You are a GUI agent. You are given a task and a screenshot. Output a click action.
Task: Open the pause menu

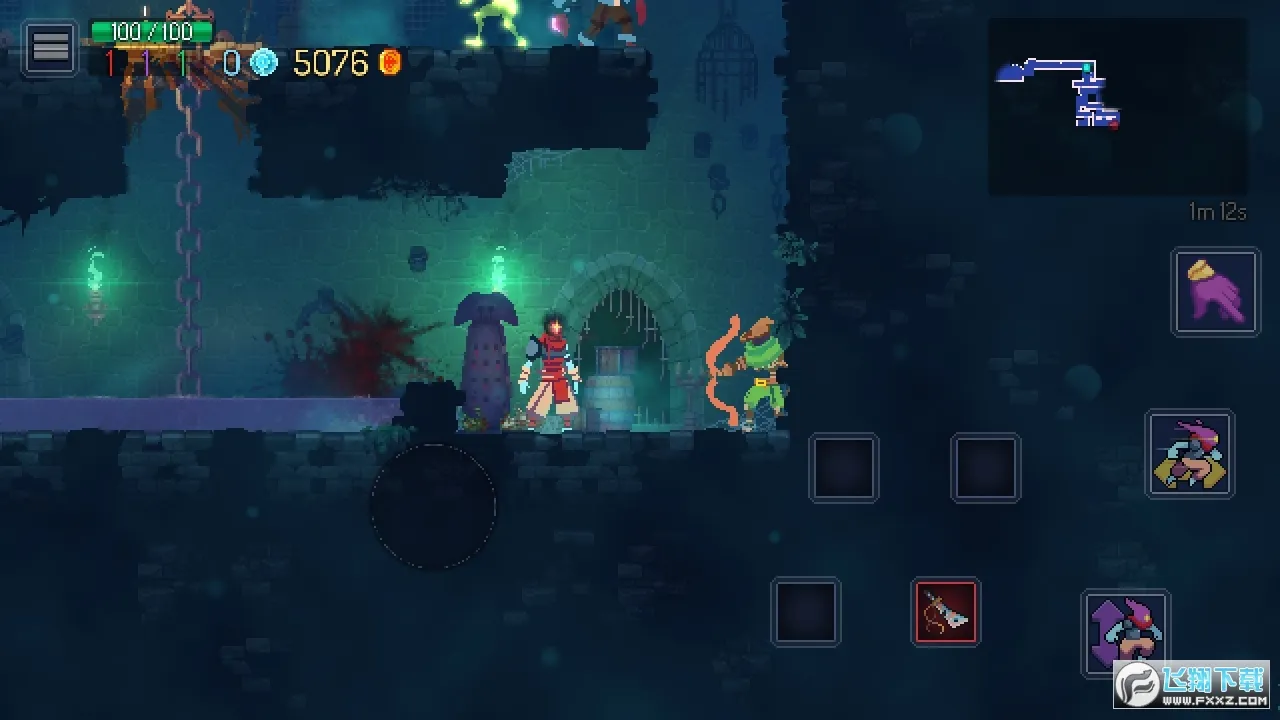point(50,48)
